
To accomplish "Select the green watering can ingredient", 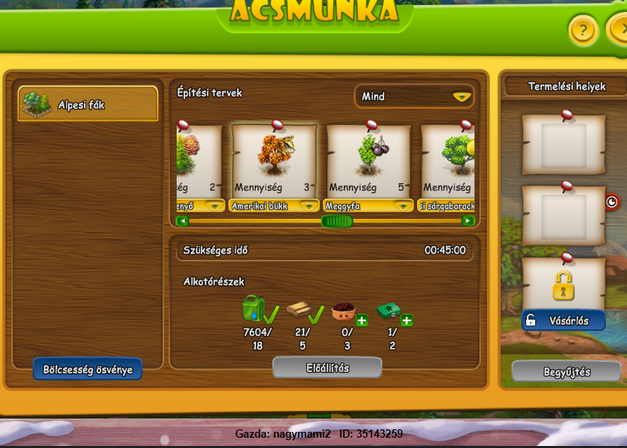I will (x=253, y=308).
